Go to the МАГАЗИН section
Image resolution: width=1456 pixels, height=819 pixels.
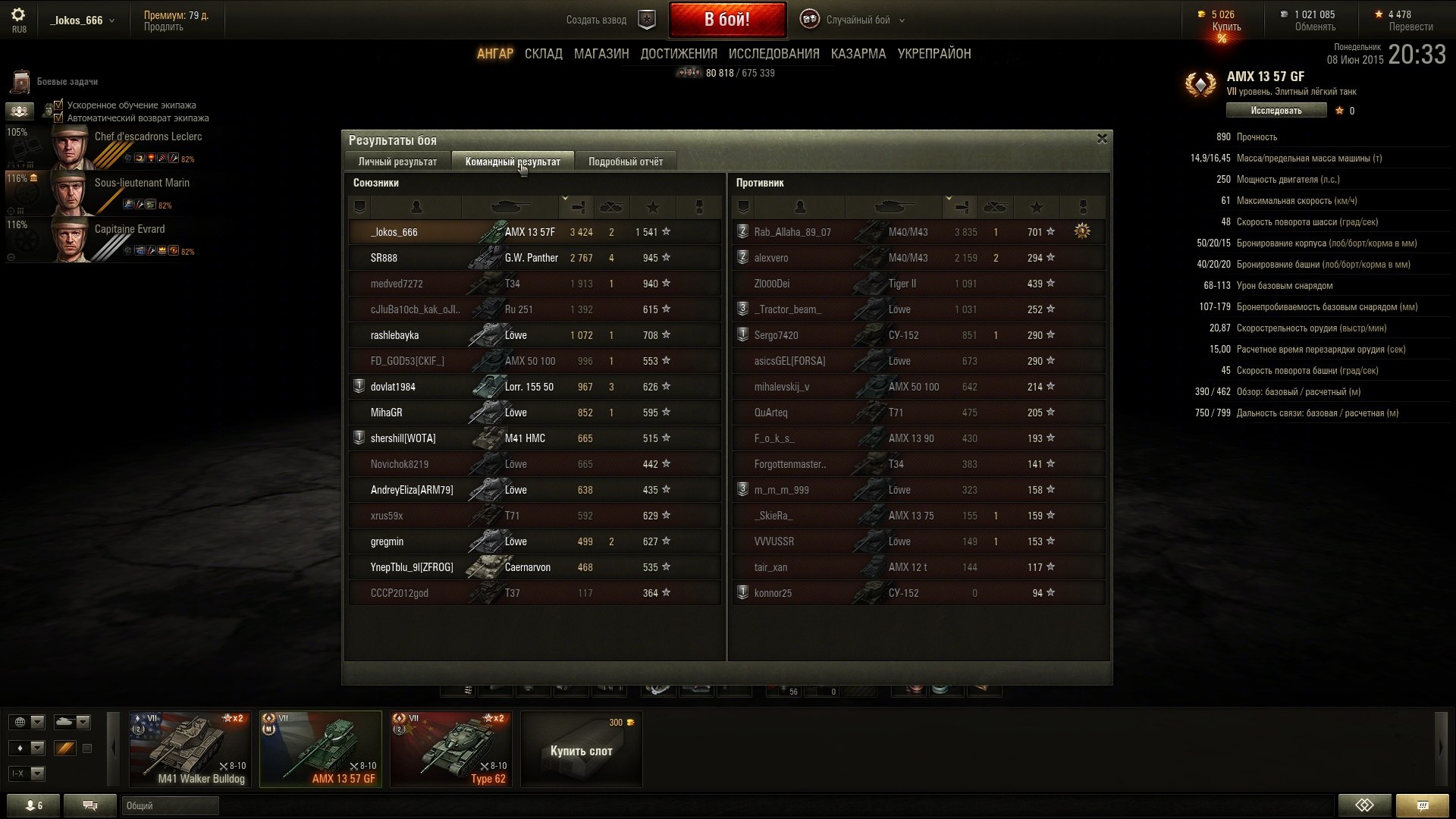[601, 54]
